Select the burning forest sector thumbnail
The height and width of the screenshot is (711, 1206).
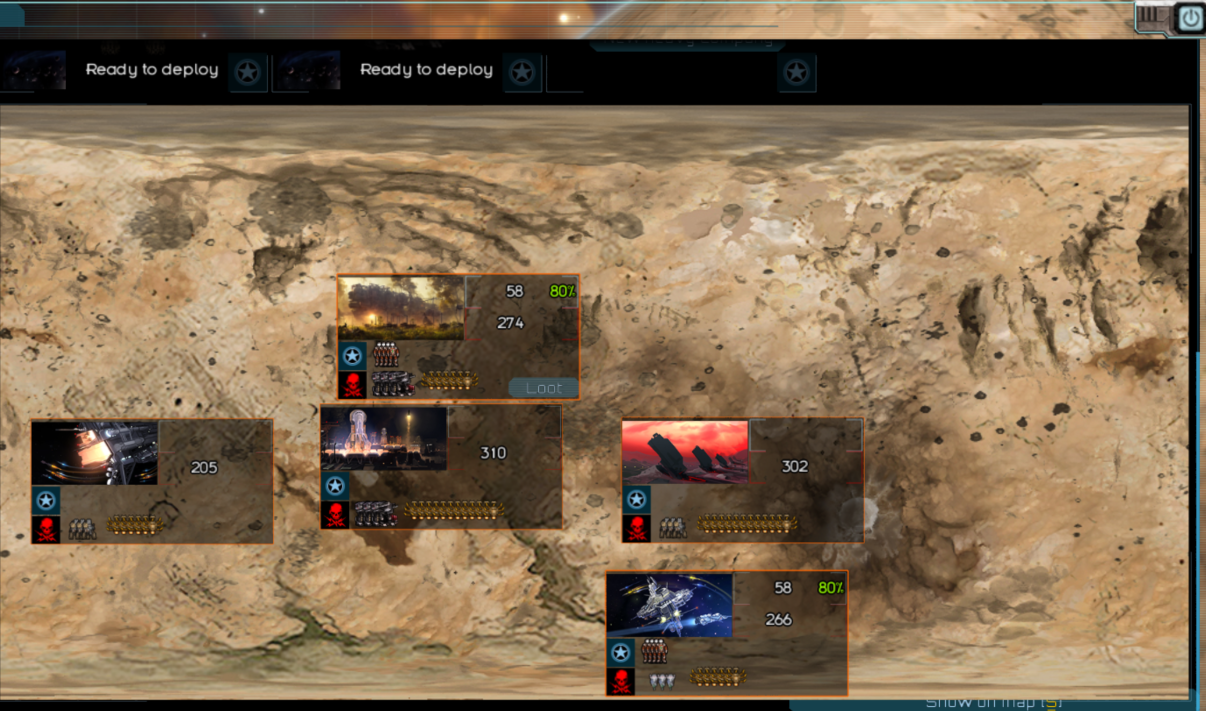click(401, 308)
